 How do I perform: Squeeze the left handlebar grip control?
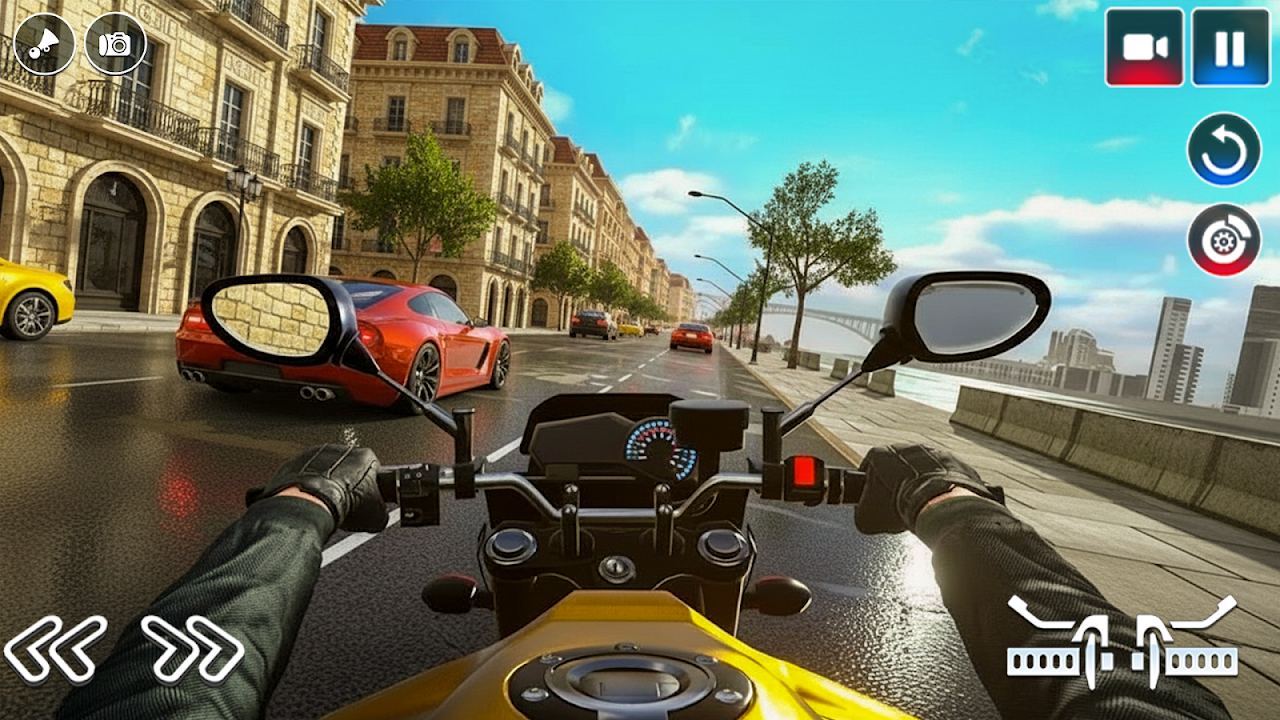(1061, 643)
